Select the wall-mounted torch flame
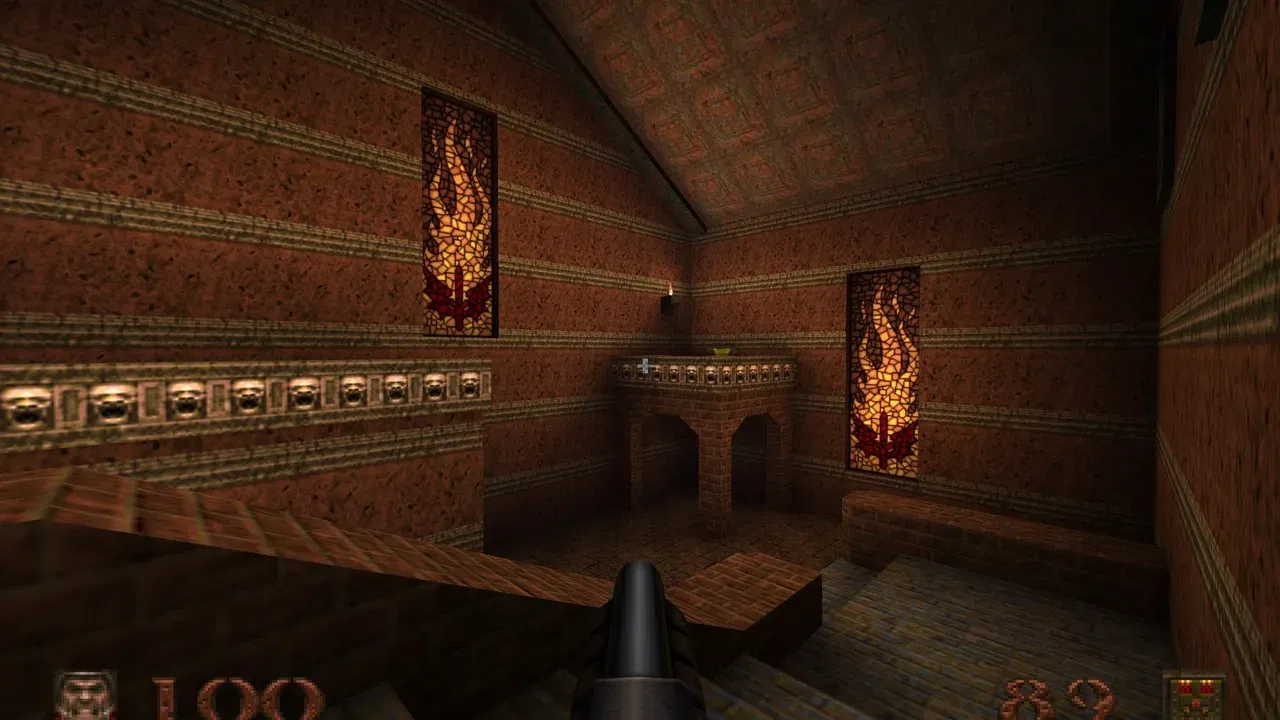 click(x=668, y=291)
